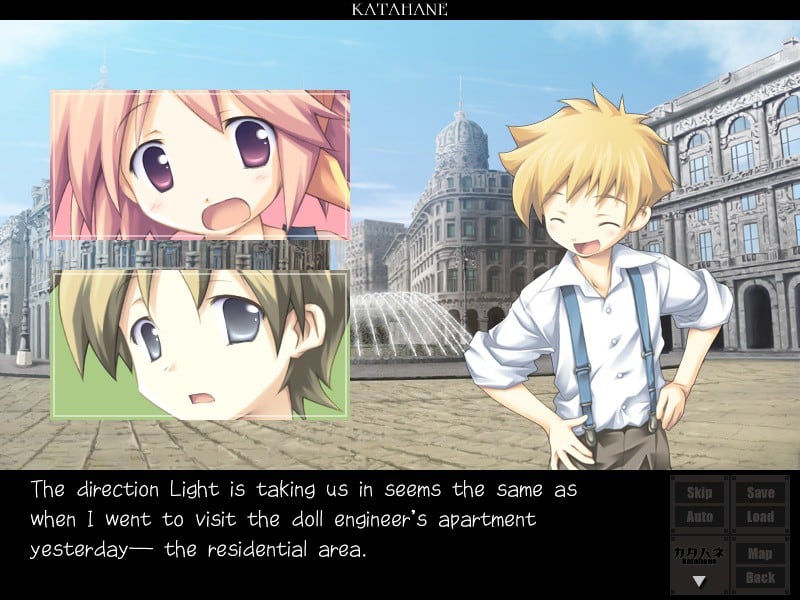This screenshot has width=800, height=600.
Task: Show the Map screen
Action: coord(760,552)
